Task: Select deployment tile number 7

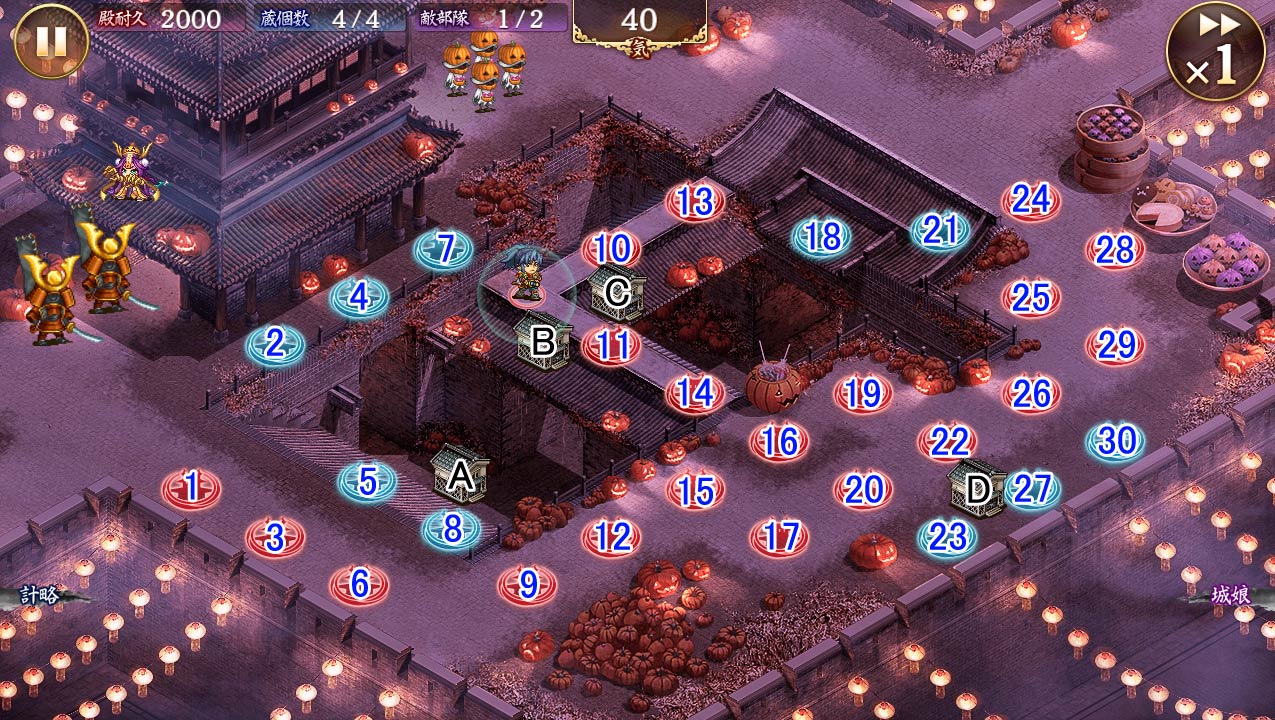Action: click(444, 249)
